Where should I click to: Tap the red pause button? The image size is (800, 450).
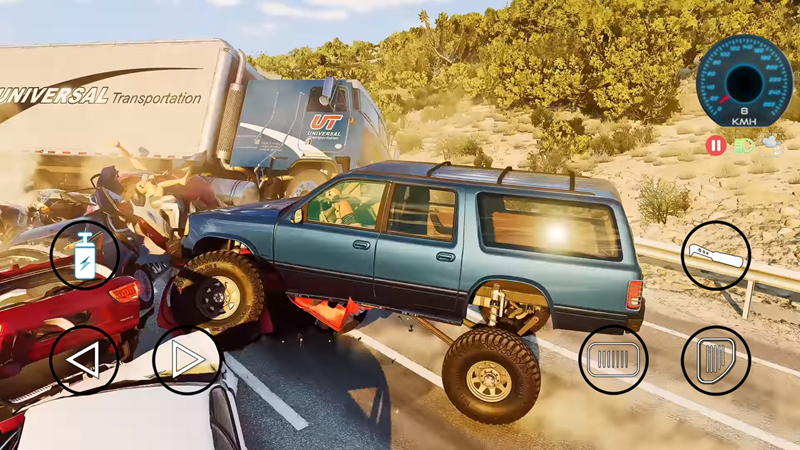coord(716,146)
